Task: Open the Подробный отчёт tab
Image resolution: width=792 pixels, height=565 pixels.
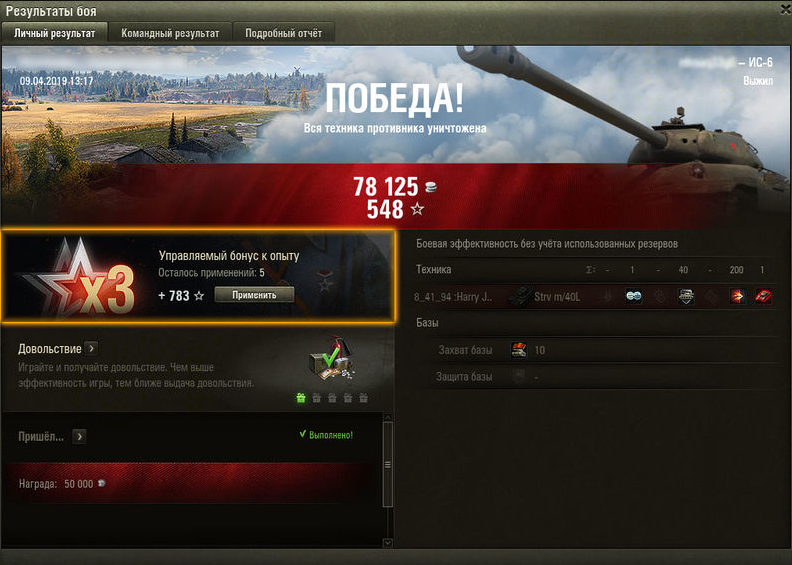Action: (x=284, y=33)
